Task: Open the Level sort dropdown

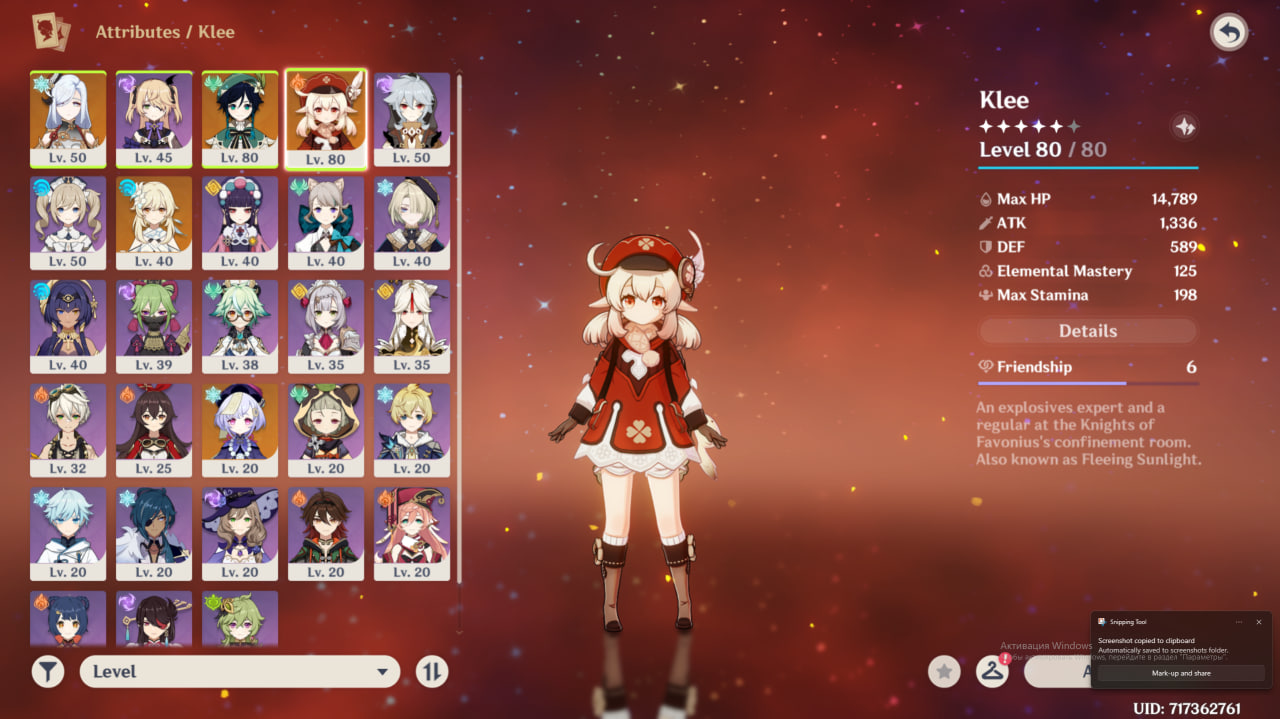Action: click(240, 672)
